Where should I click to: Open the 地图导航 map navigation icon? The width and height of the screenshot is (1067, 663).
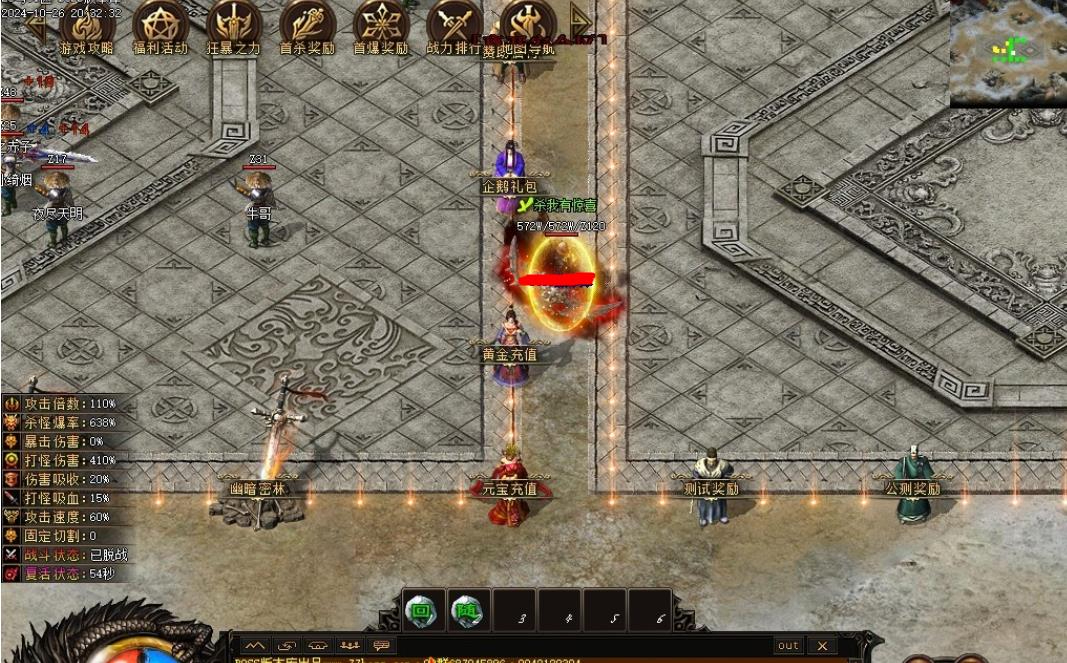click(x=527, y=26)
